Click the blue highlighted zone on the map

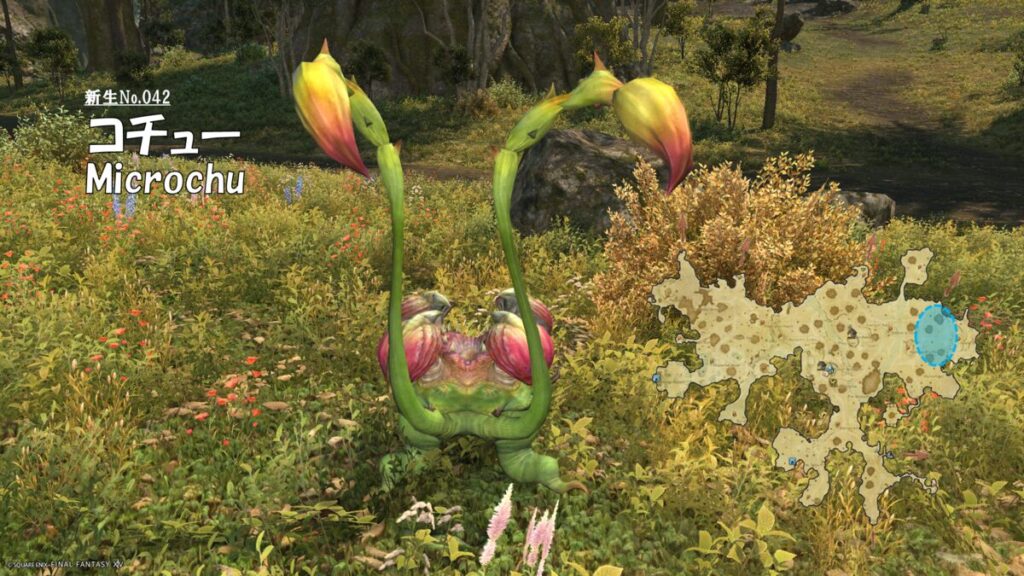(936, 336)
